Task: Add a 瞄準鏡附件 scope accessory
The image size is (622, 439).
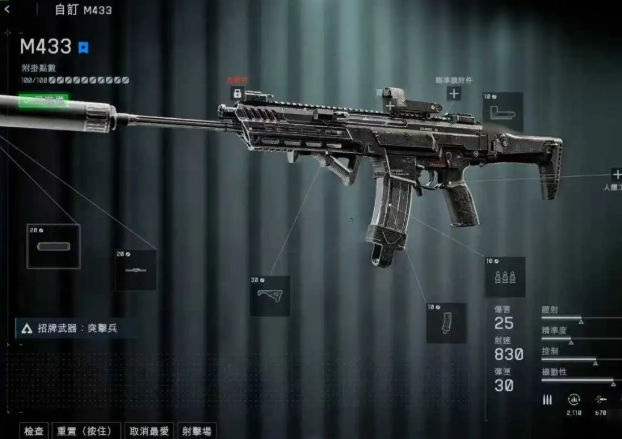Action: tap(453, 93)
